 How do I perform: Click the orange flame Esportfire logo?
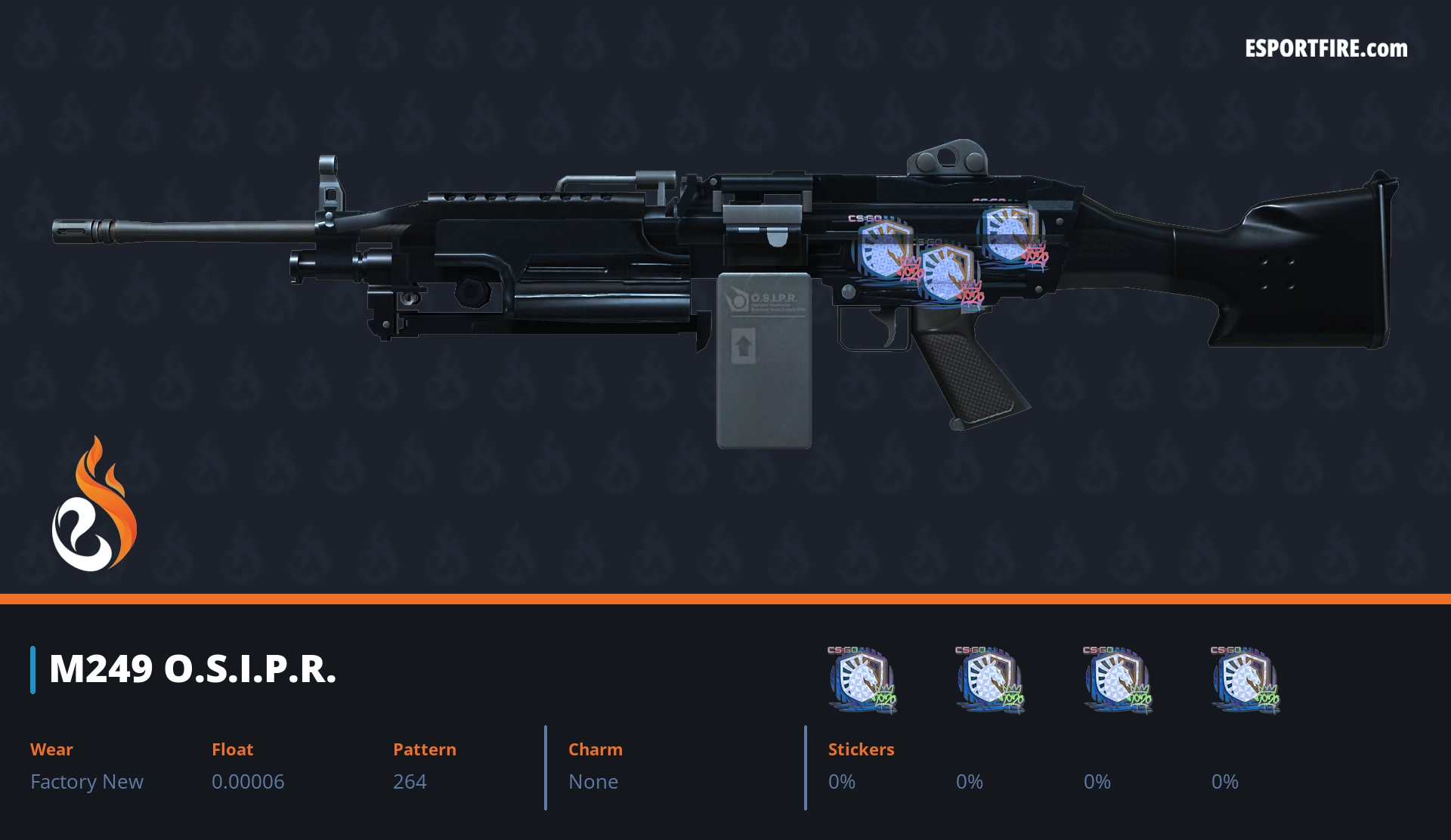tap(94, 505)
